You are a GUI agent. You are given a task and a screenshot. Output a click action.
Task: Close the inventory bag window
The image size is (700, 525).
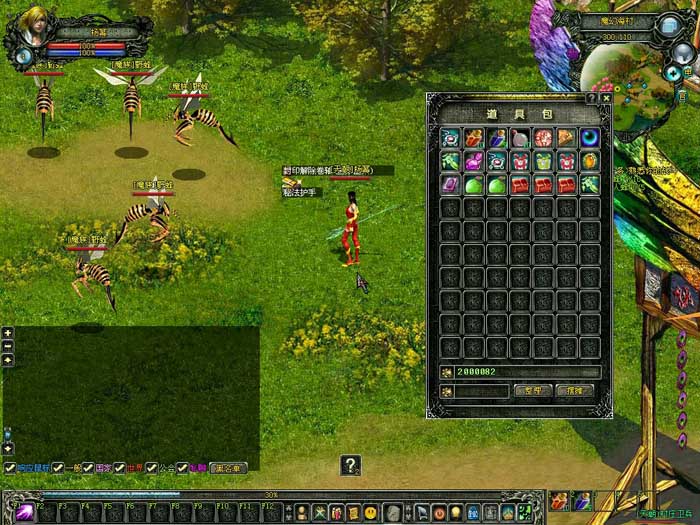click(605, 99)
